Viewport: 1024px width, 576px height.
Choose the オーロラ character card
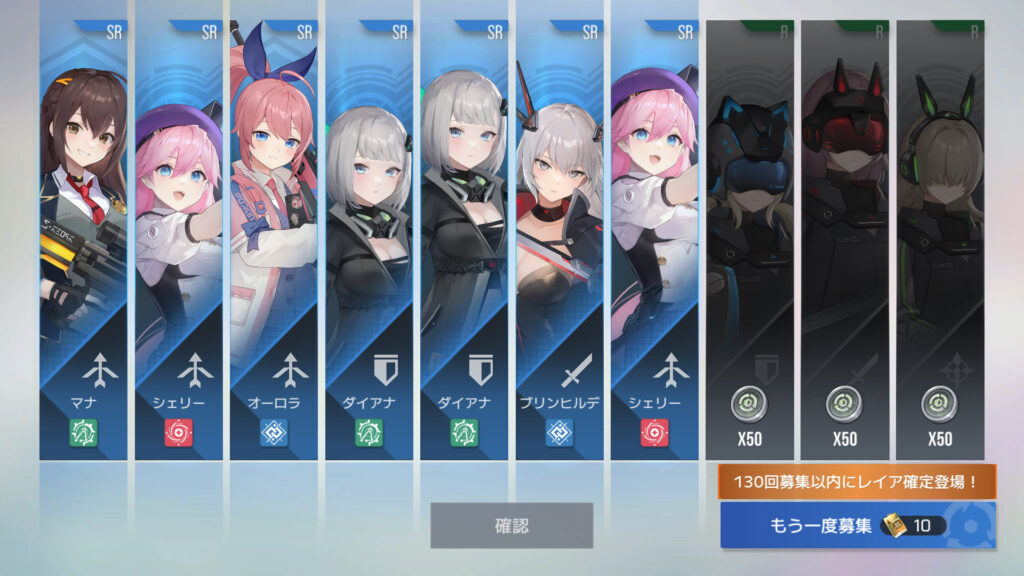pyautogui.click(x=273, y=240)
